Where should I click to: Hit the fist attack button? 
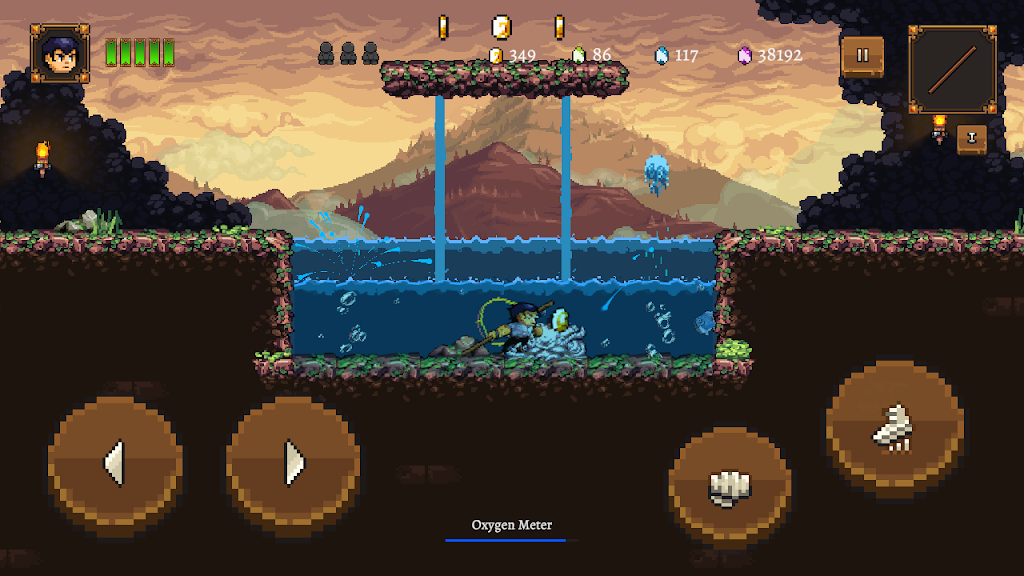729,487
